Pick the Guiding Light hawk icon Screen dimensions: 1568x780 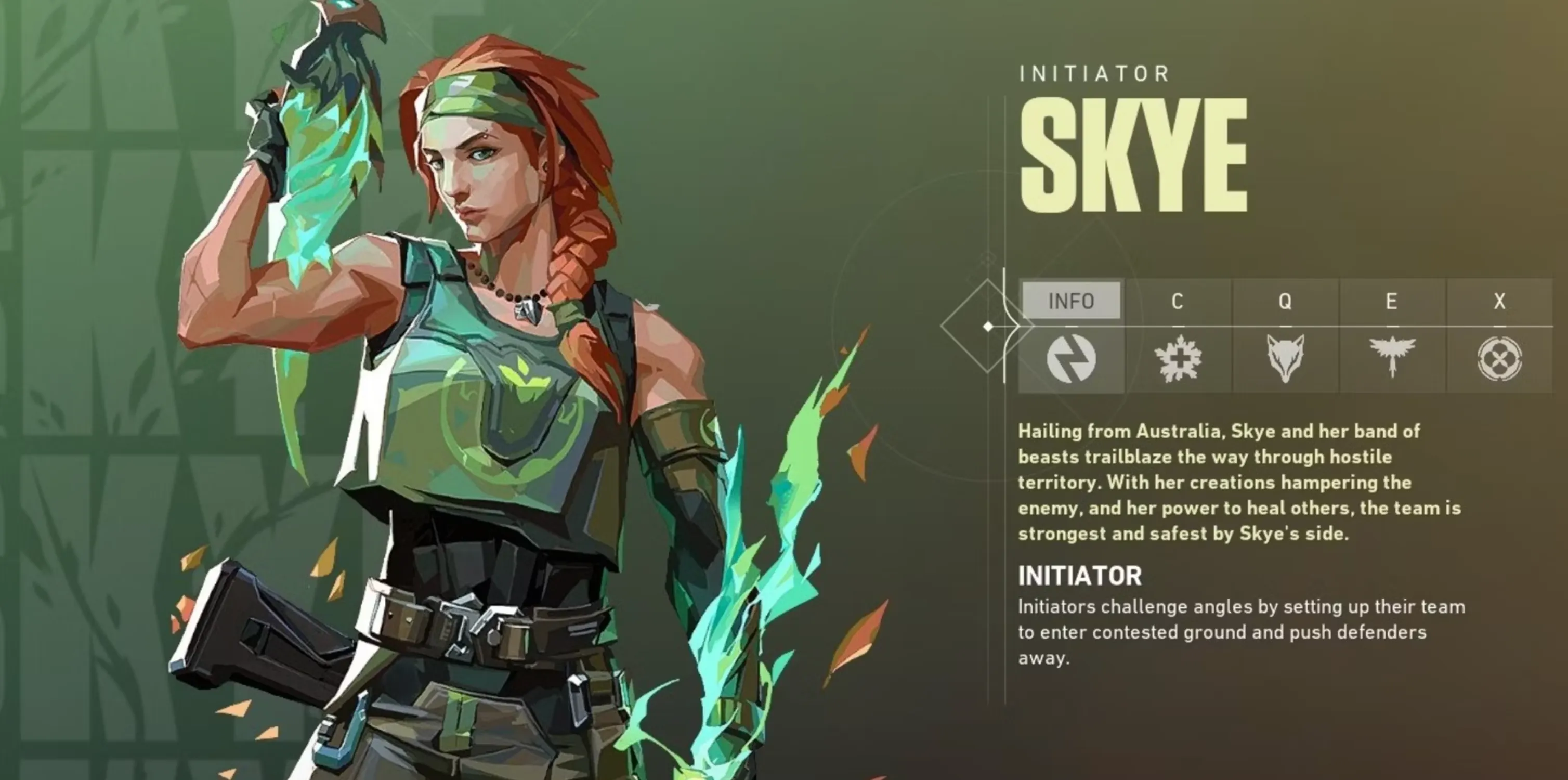(x=1391, y=359)
